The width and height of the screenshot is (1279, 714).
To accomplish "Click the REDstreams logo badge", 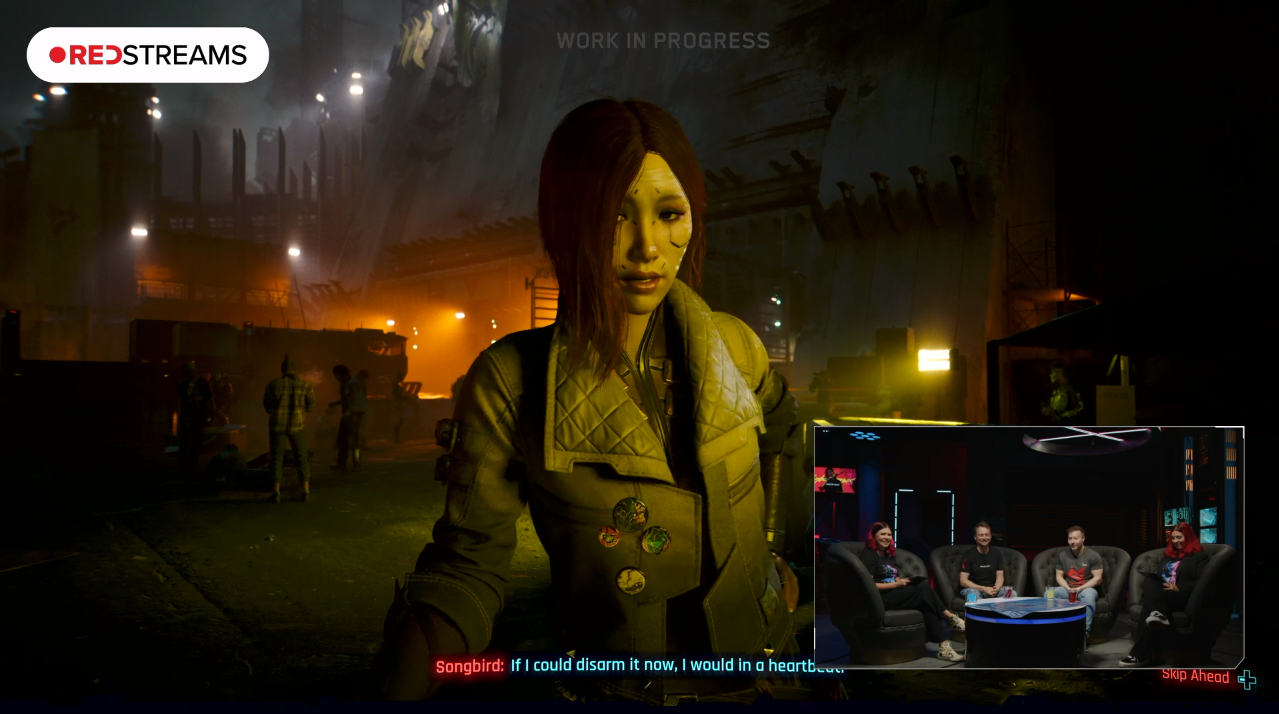I will pos(148,55).
